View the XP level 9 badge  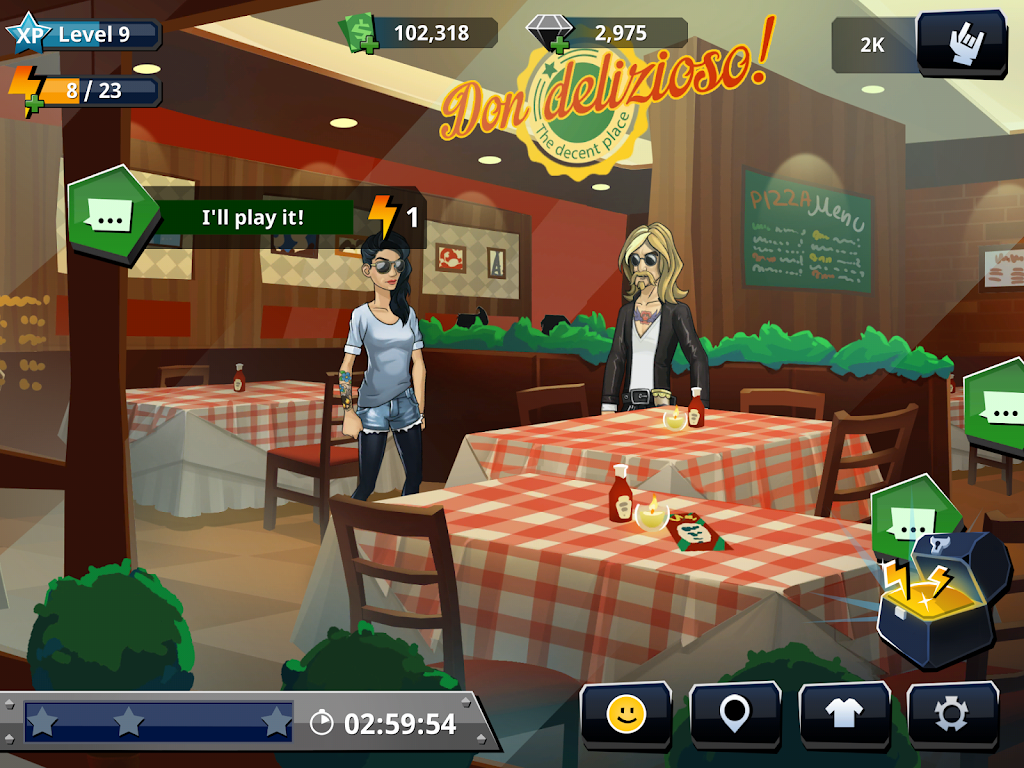pyautogui.click(x=82, y=35)
